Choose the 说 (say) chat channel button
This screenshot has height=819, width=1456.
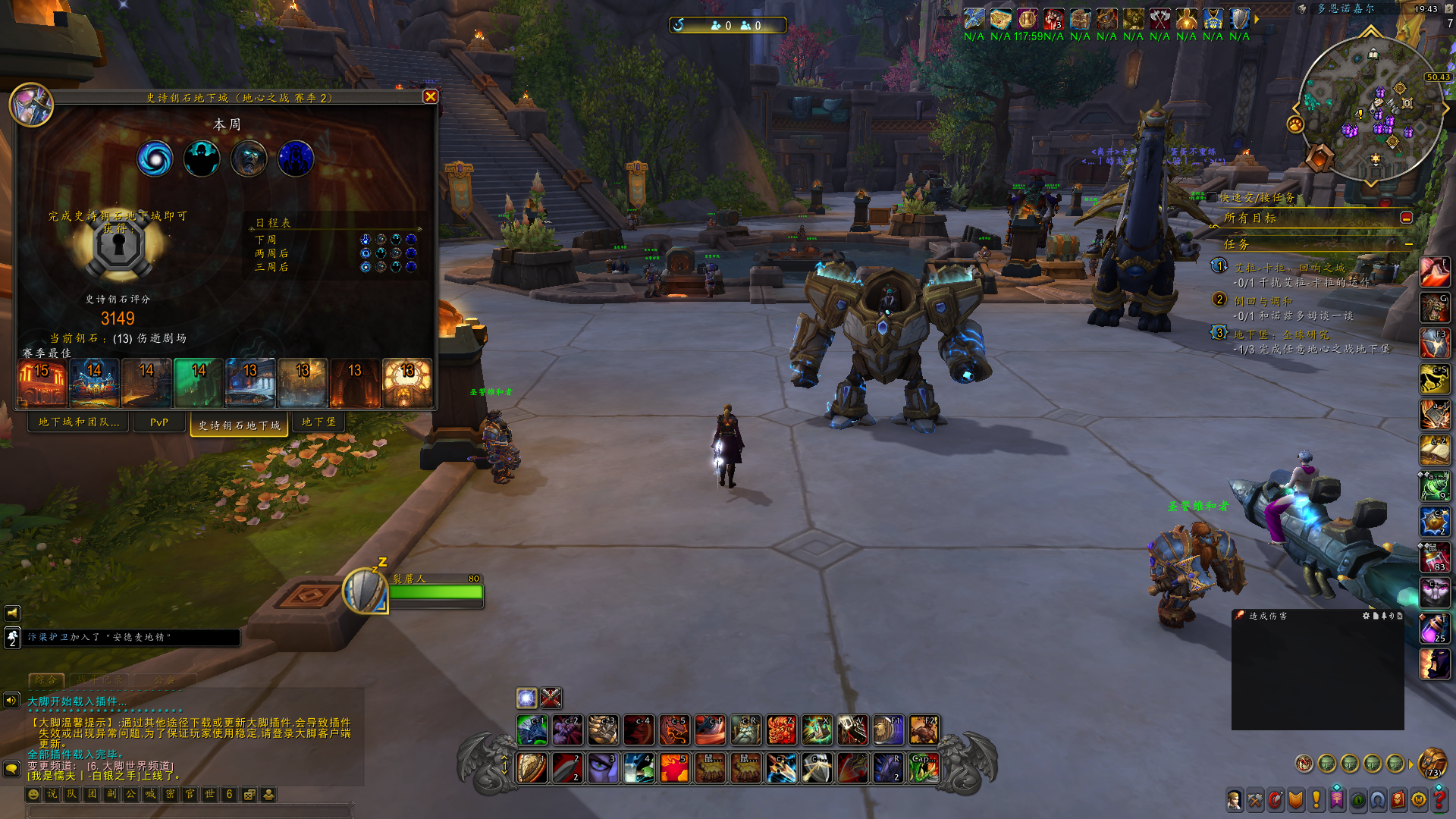52,794
